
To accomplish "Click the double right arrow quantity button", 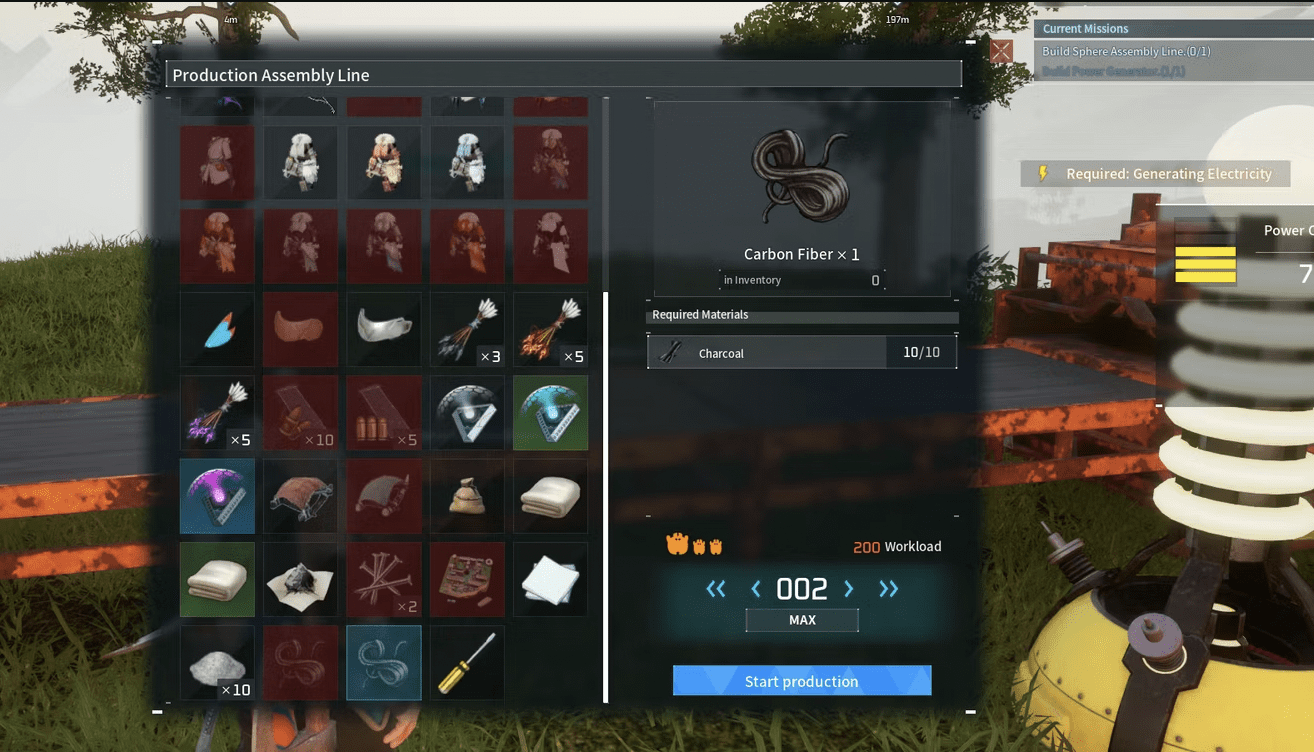I will point(888,589).
